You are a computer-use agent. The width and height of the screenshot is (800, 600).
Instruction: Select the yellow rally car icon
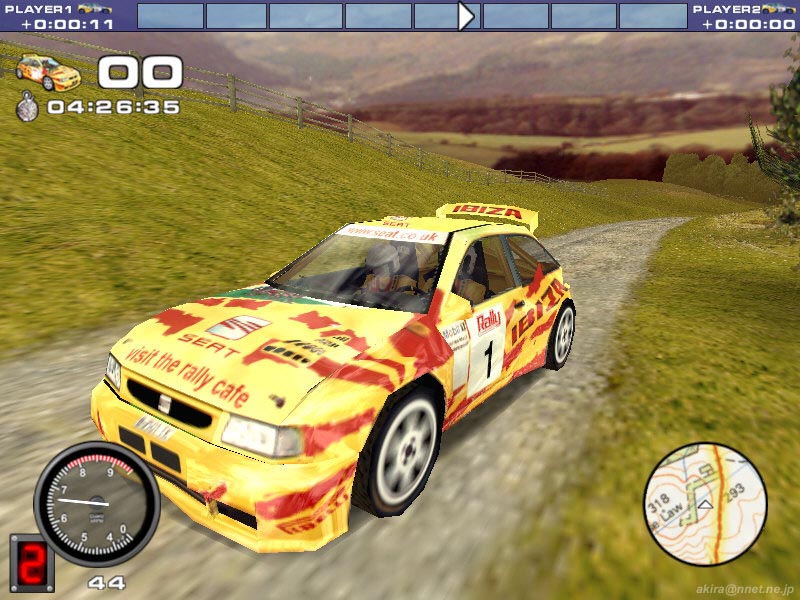pyautogui.click(x=48, y=71)
